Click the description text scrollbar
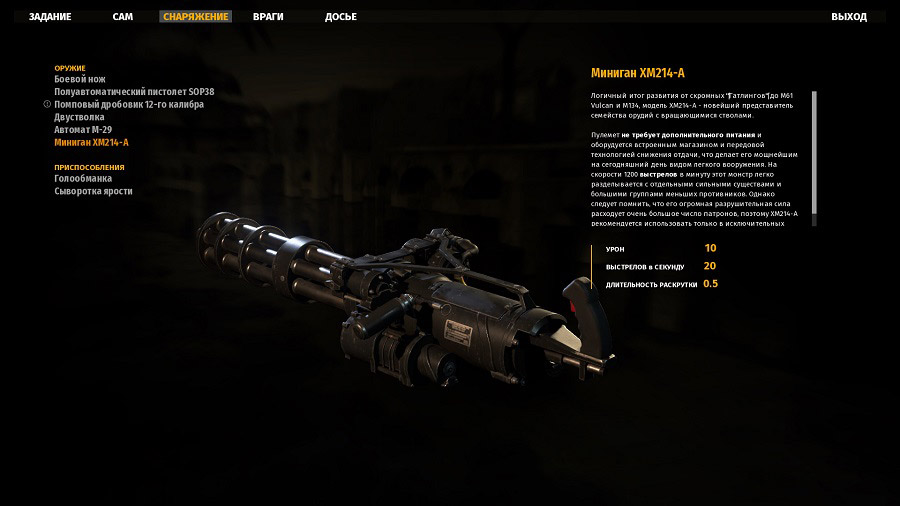This screenshot has height=506, width=900. [x=814, y=150]
